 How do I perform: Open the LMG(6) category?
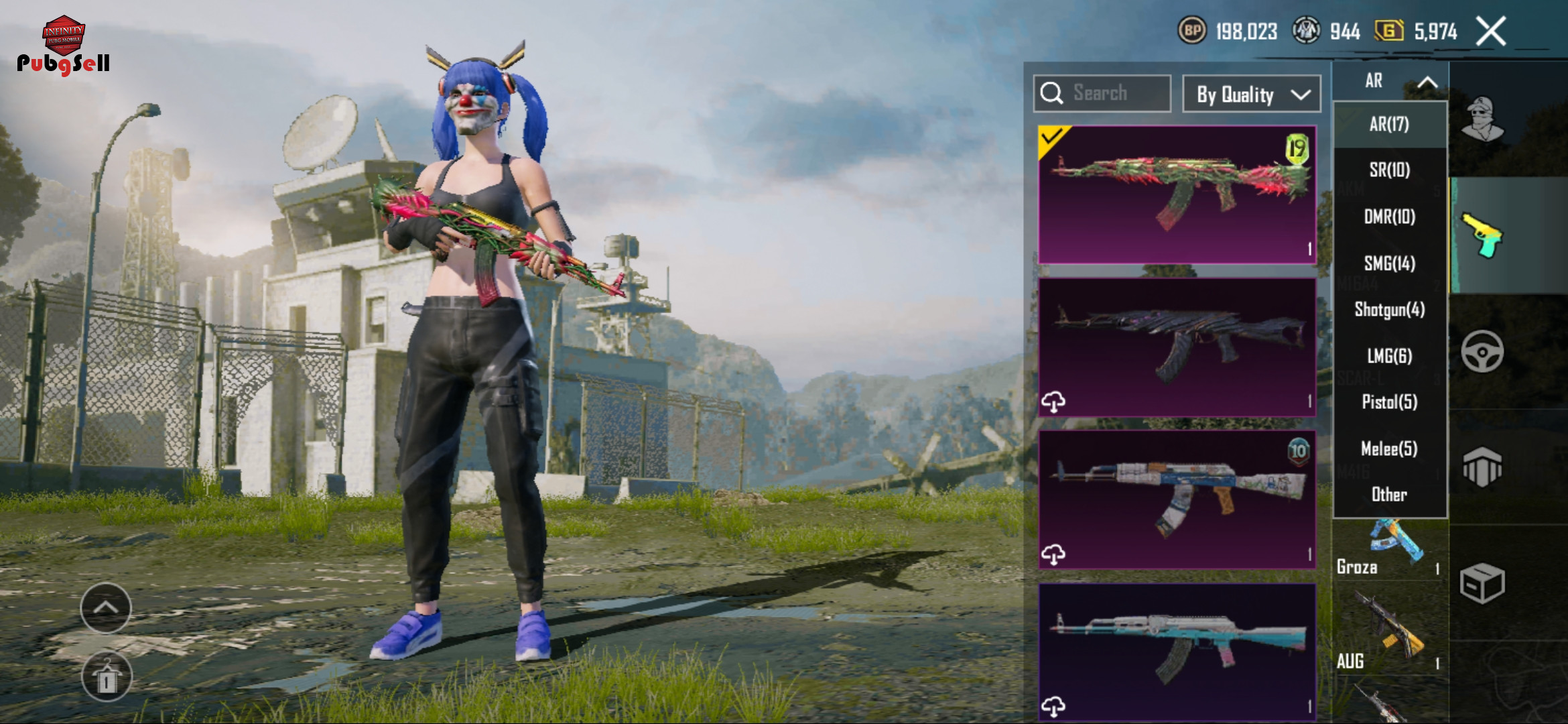1389,355
